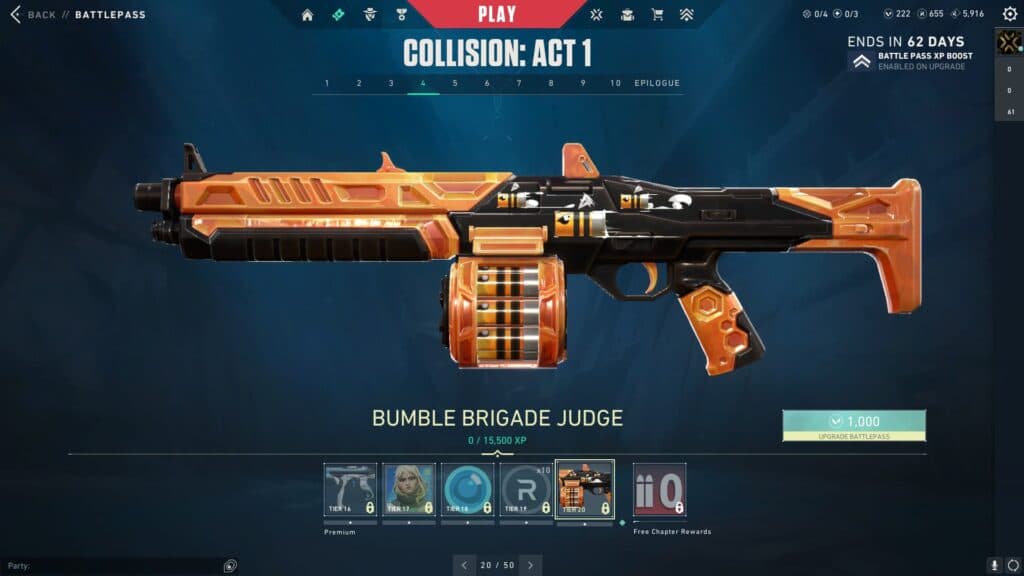
Task: Go to the next reward tier
Action: 532,565
